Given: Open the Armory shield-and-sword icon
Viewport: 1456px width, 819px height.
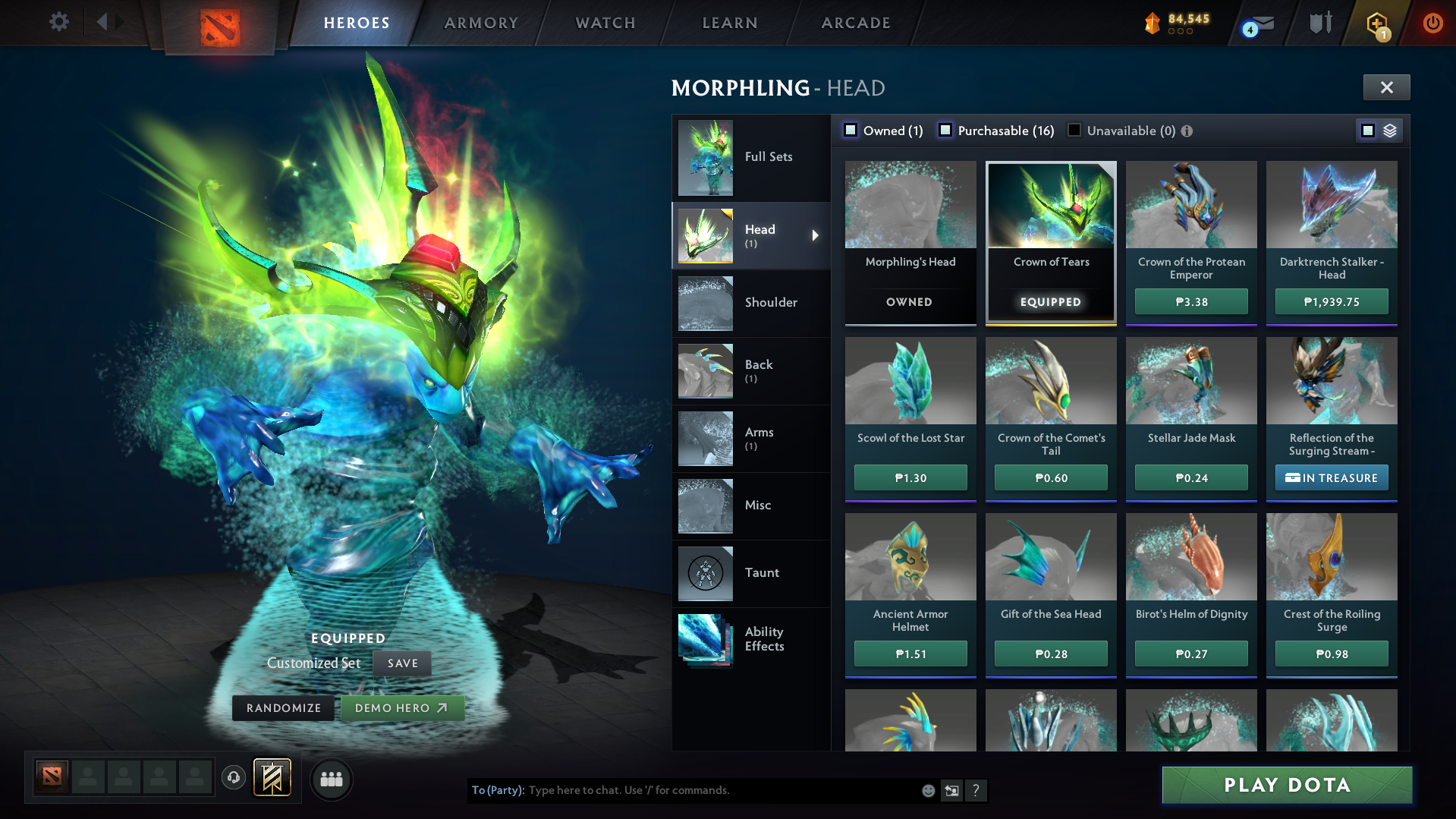Looking at the screenshot, I should click(x=1319, y=23).
